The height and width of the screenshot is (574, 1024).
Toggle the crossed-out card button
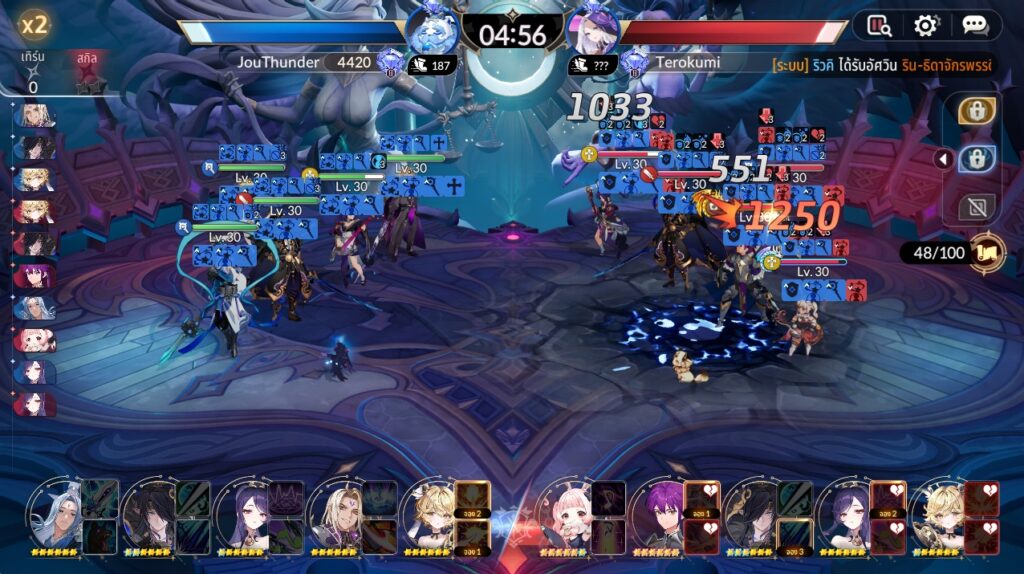976,207
